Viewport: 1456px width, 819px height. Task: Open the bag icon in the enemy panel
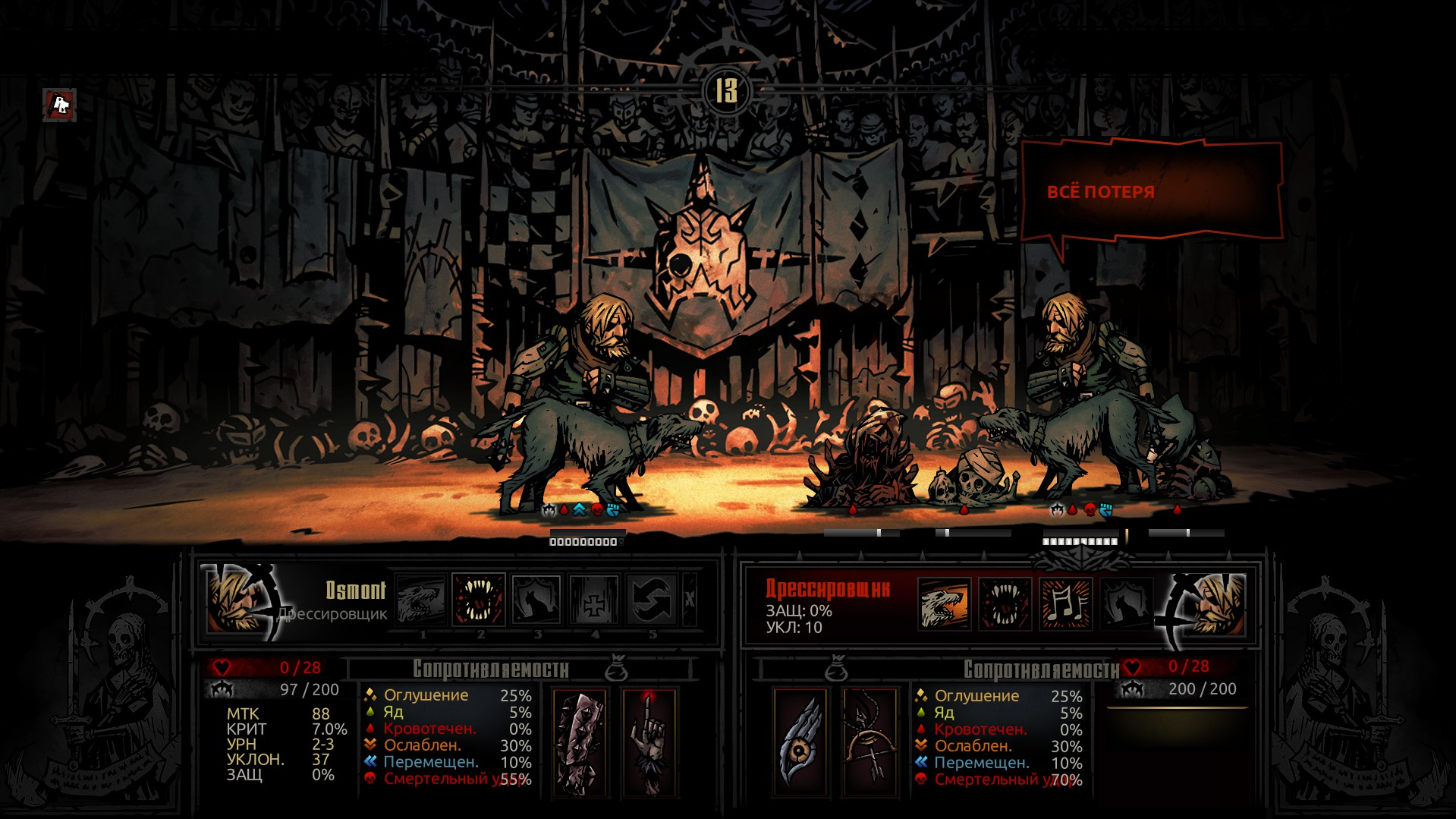click(837, 668)
